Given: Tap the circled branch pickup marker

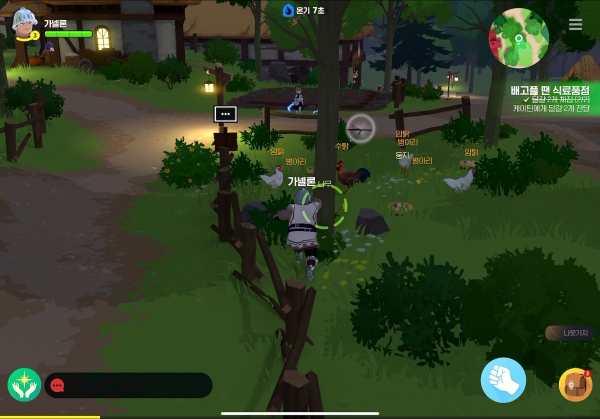Looking at the screenshot, I should point(360,127).
